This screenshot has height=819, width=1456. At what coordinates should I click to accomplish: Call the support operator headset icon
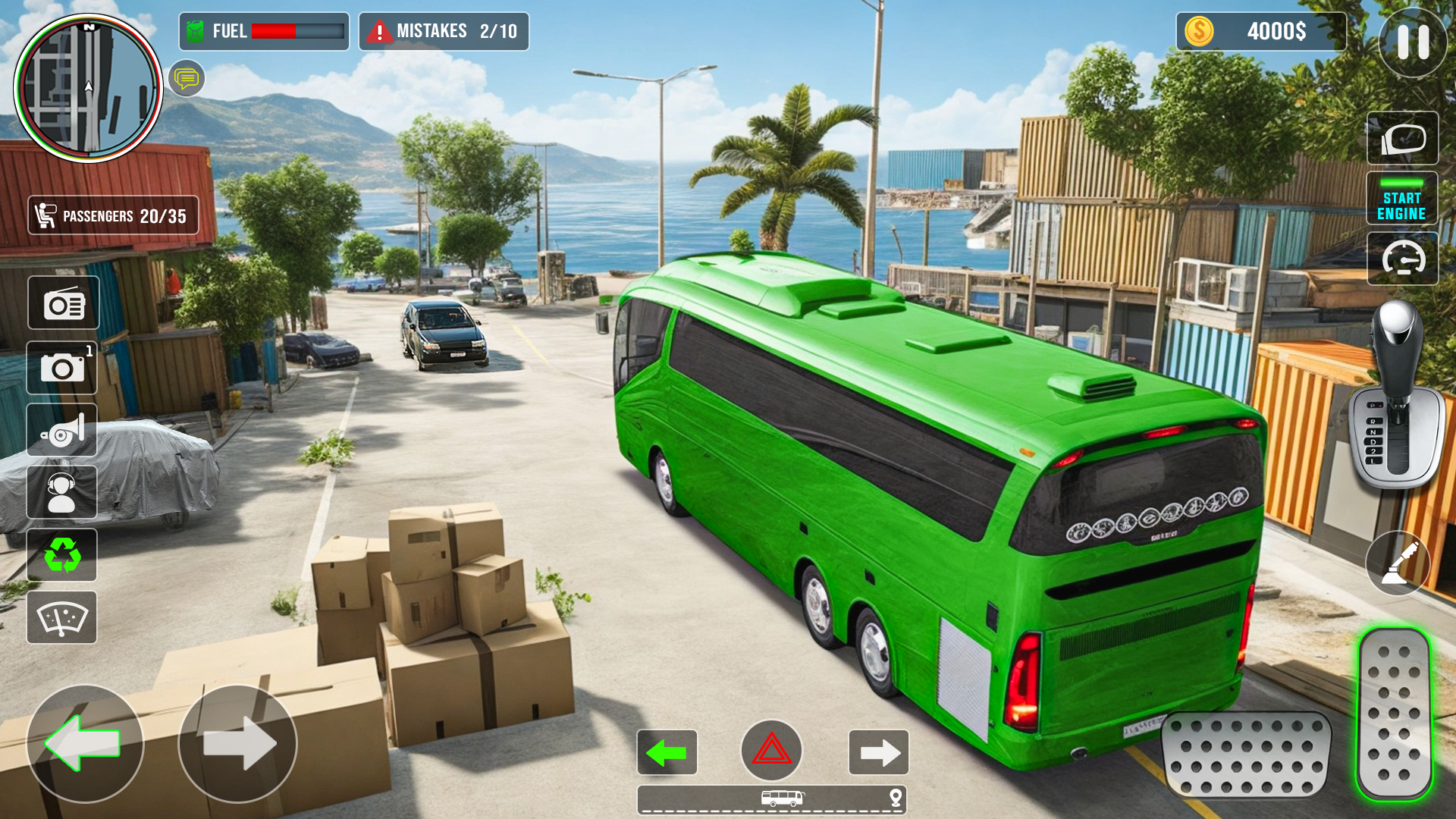[x=62, y=493]
